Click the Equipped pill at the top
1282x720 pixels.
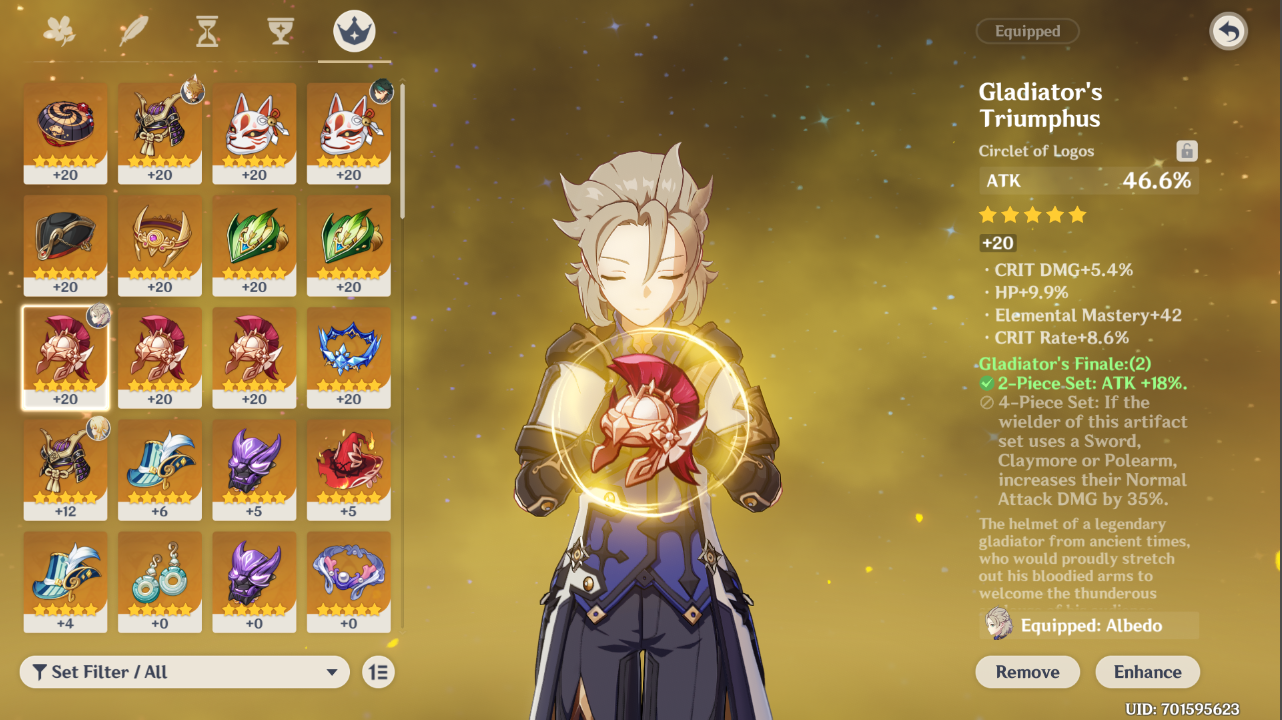(1027, 30)
